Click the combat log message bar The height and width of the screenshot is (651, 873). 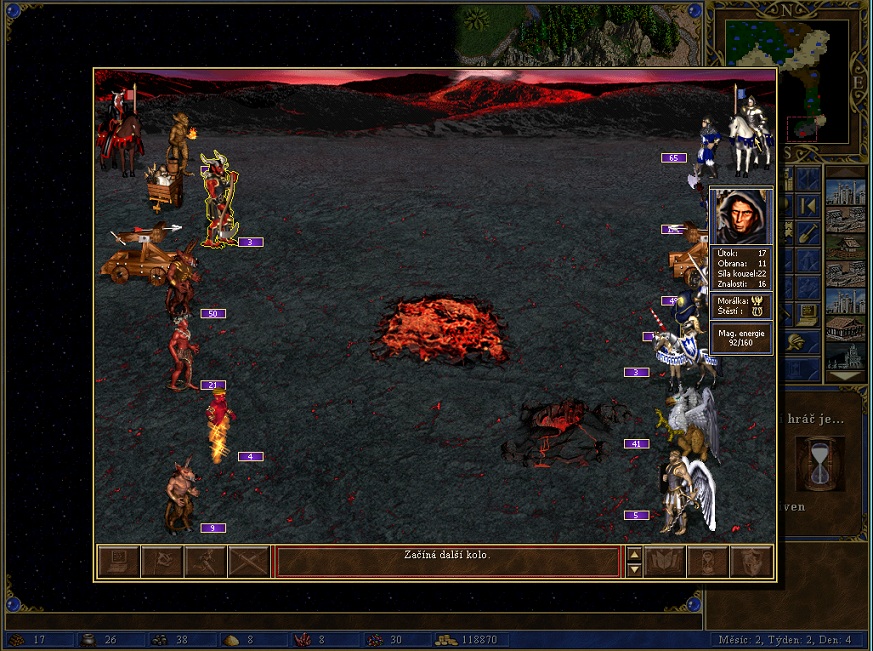point(448,562)
